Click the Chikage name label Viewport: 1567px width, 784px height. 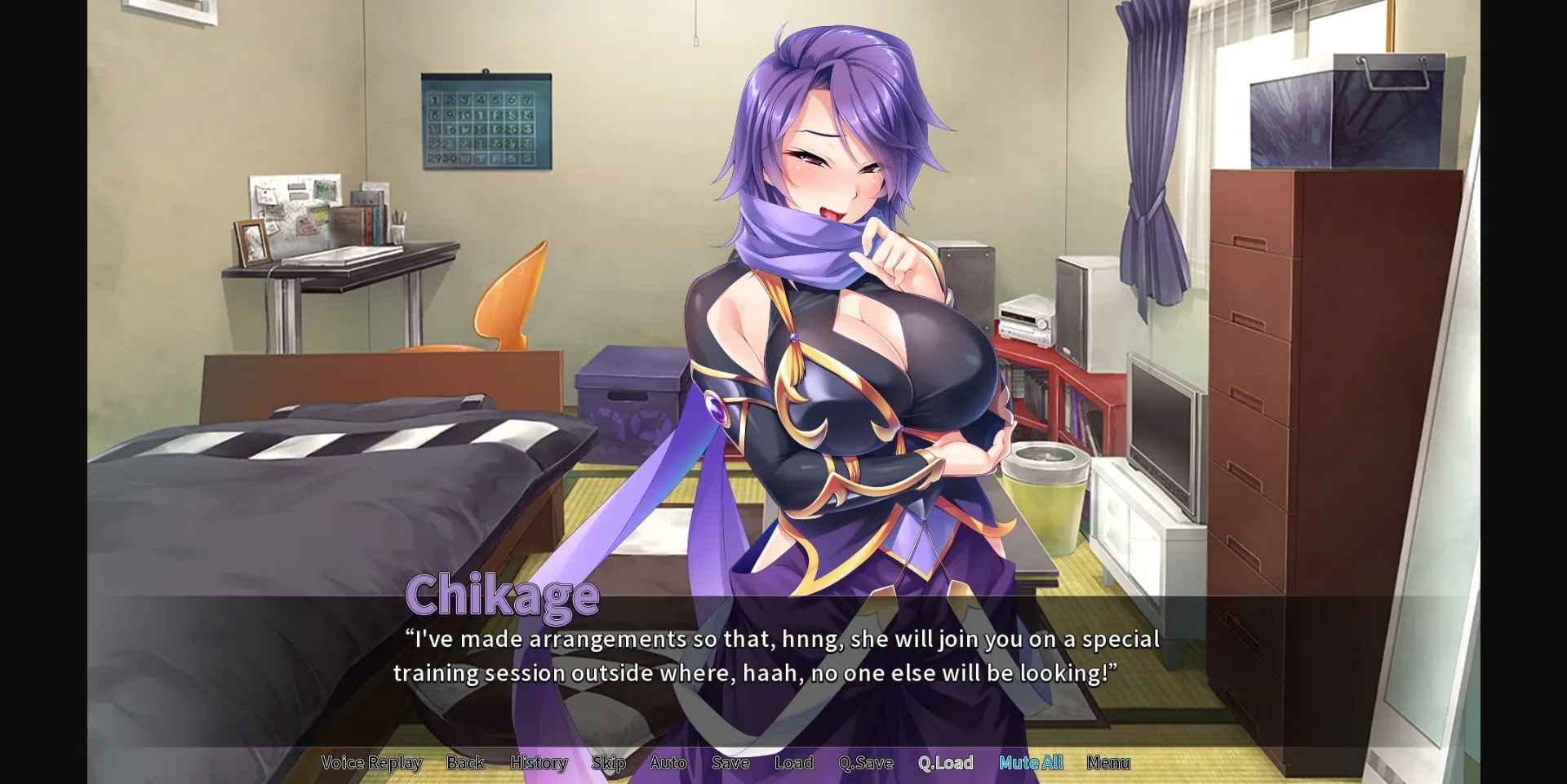(503, 595)
